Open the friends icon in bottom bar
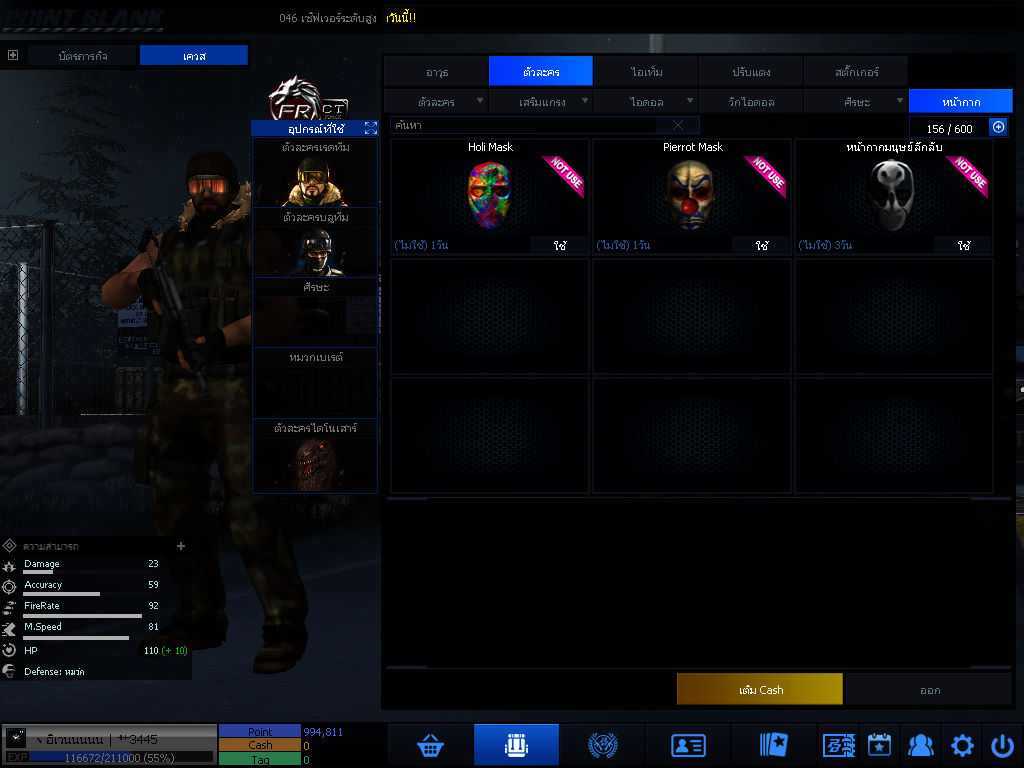 click(920, 745)
